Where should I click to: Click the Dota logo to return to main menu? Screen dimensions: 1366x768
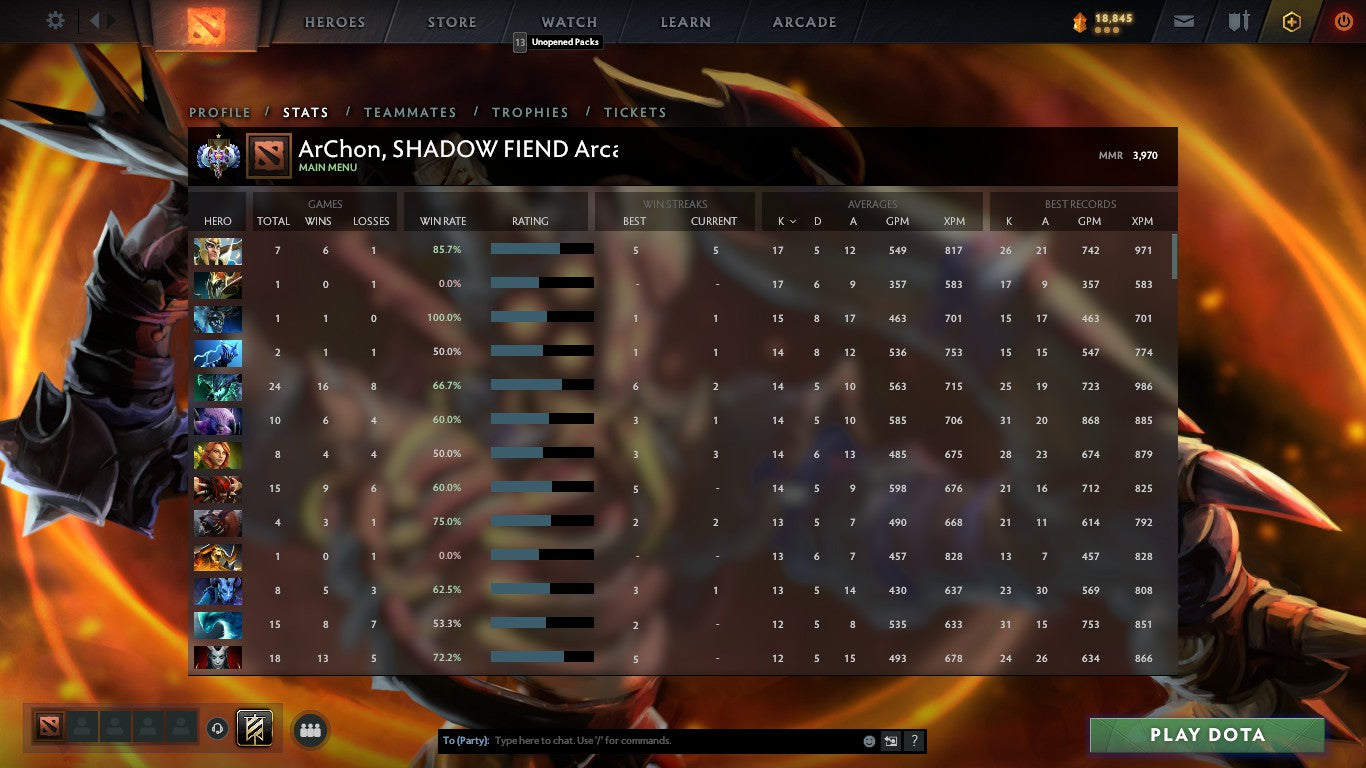208,22
